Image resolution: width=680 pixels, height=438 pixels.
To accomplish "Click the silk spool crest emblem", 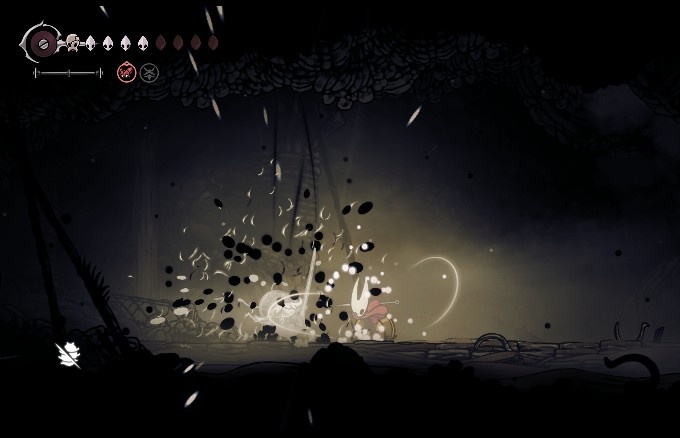I will (x=42, y=43).
